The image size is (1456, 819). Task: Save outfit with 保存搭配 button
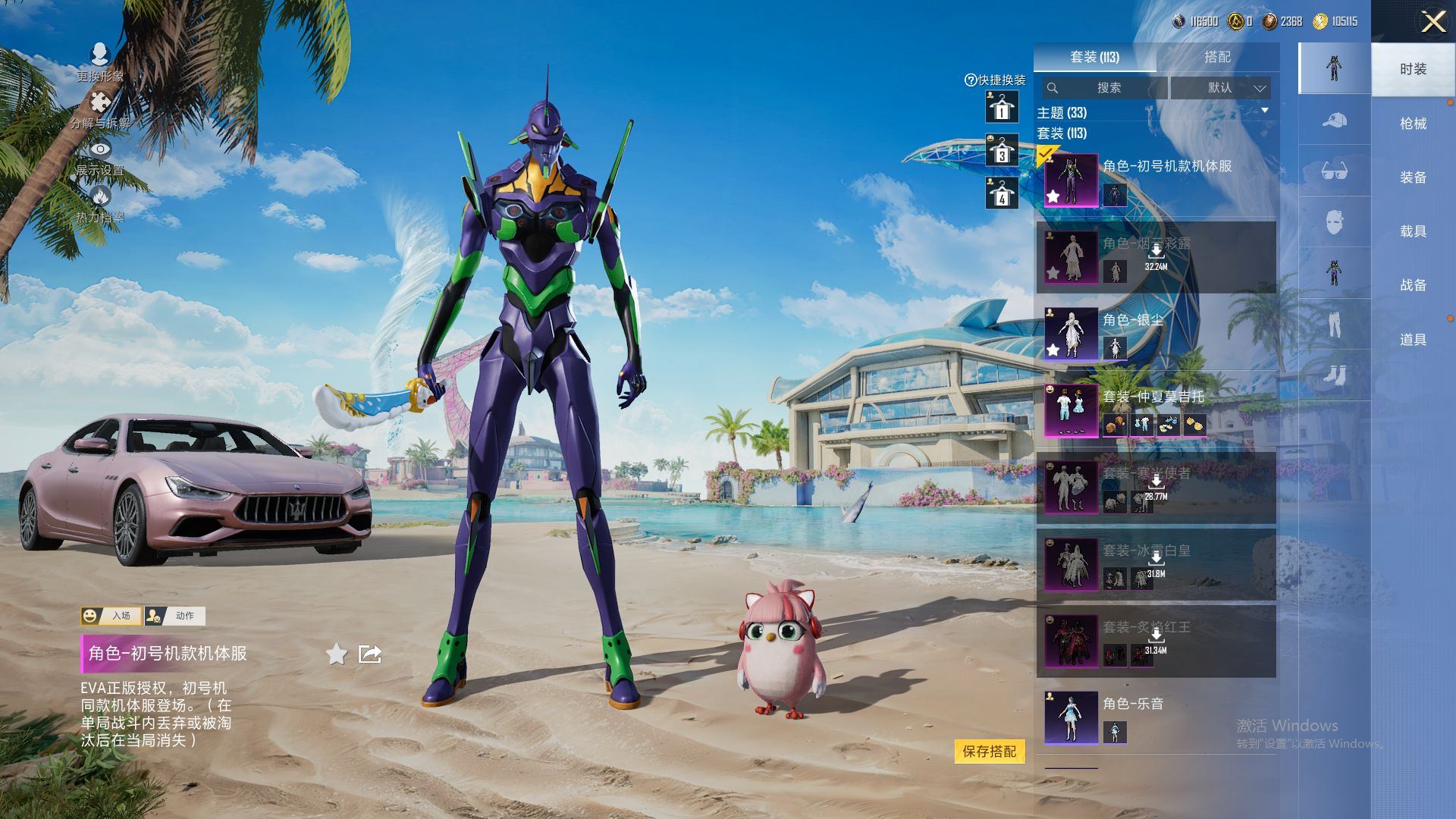[989, 752]
